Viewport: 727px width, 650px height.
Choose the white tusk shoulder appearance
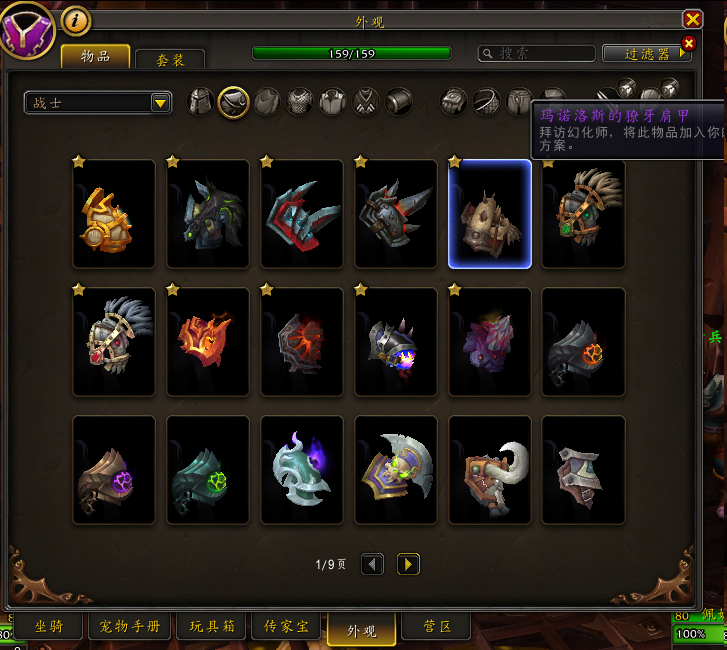click(489, 470)
